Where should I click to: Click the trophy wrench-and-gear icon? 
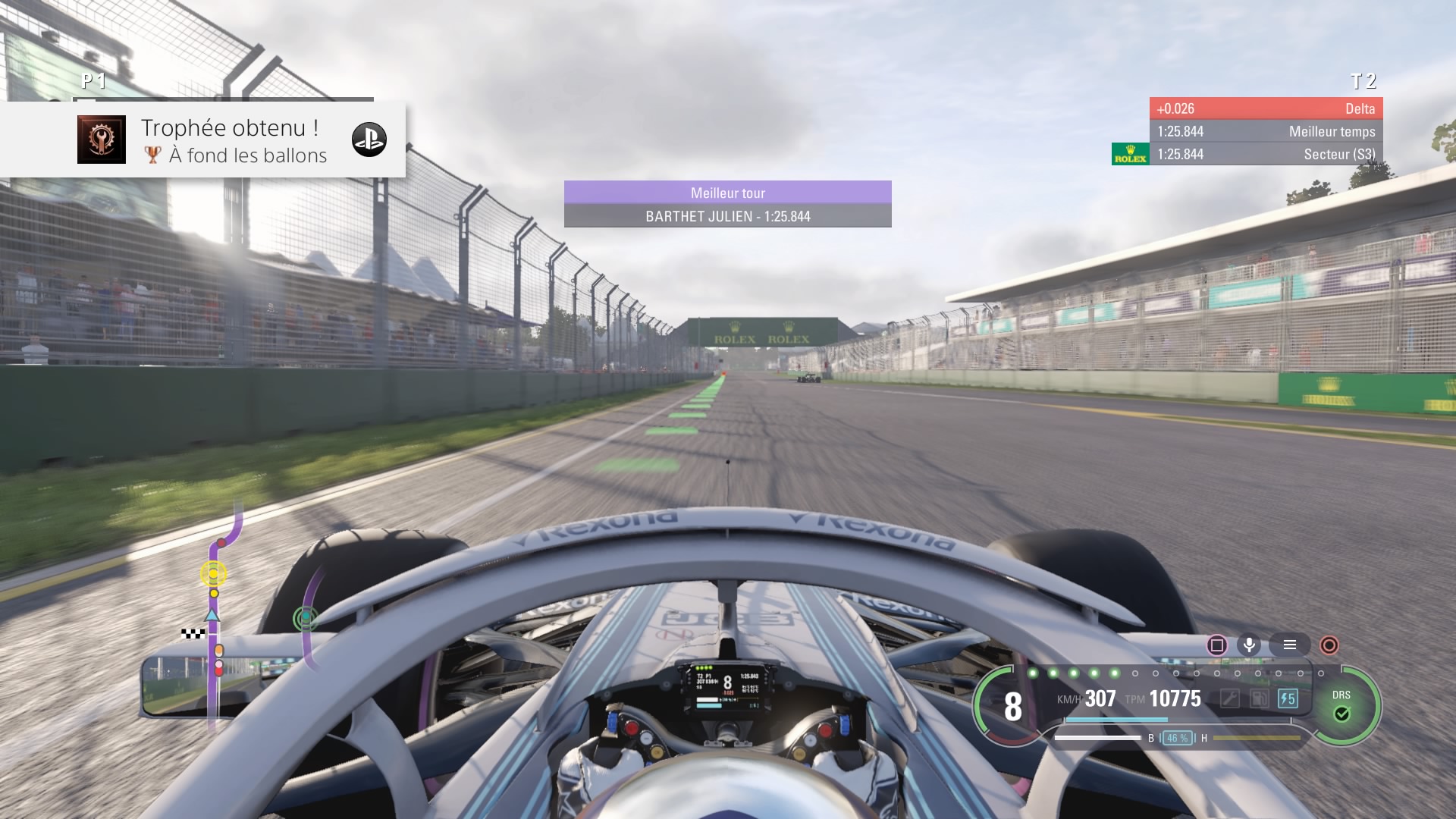click(102, 140)
